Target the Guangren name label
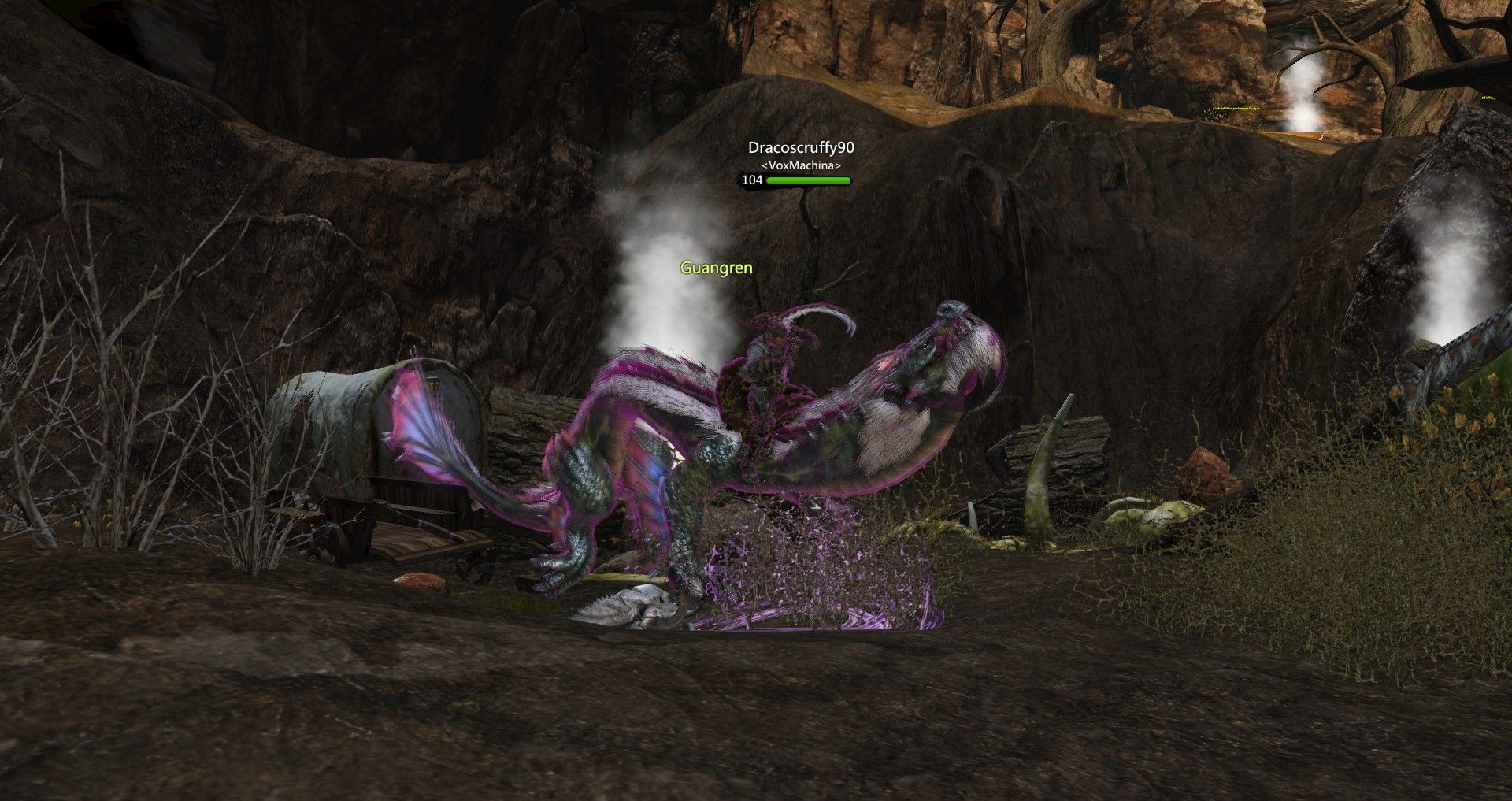Viewport: 1512px width, 801px height. tap(716, 269)
